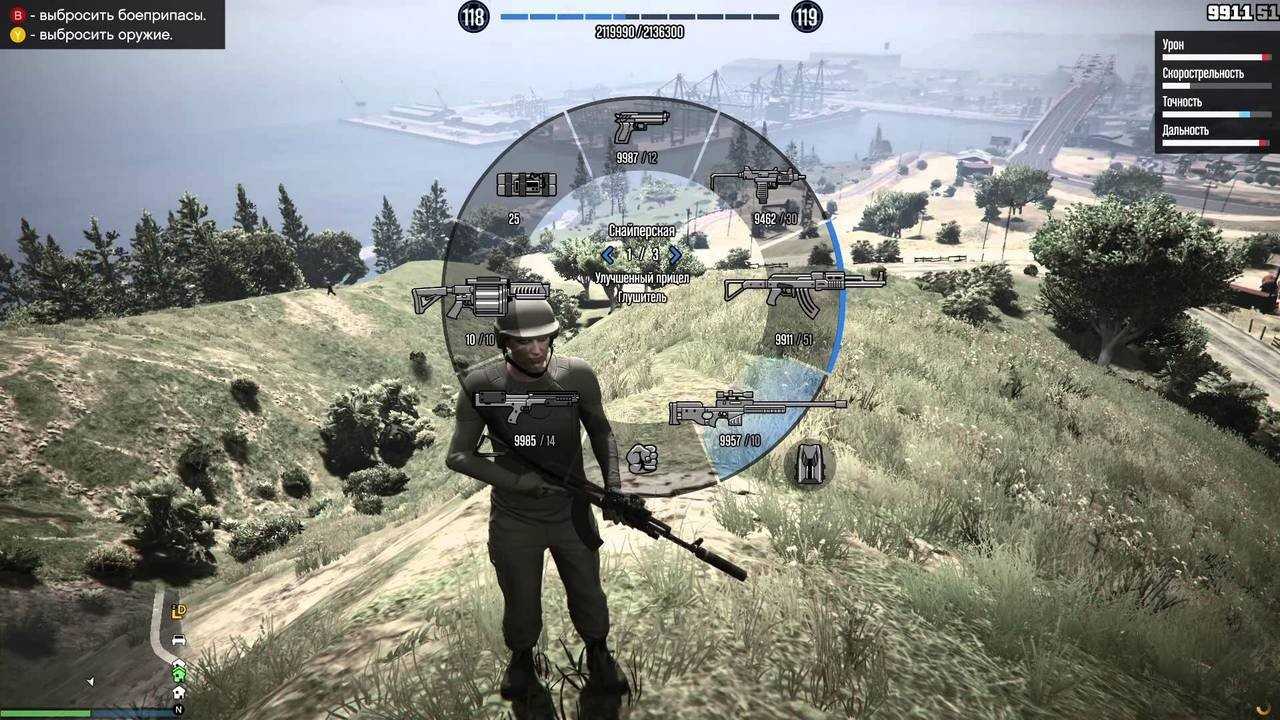Cycle to previous sniper weapon with left arrow
Viewport: 1280px width, 720px height.
[x=607, y=255]
